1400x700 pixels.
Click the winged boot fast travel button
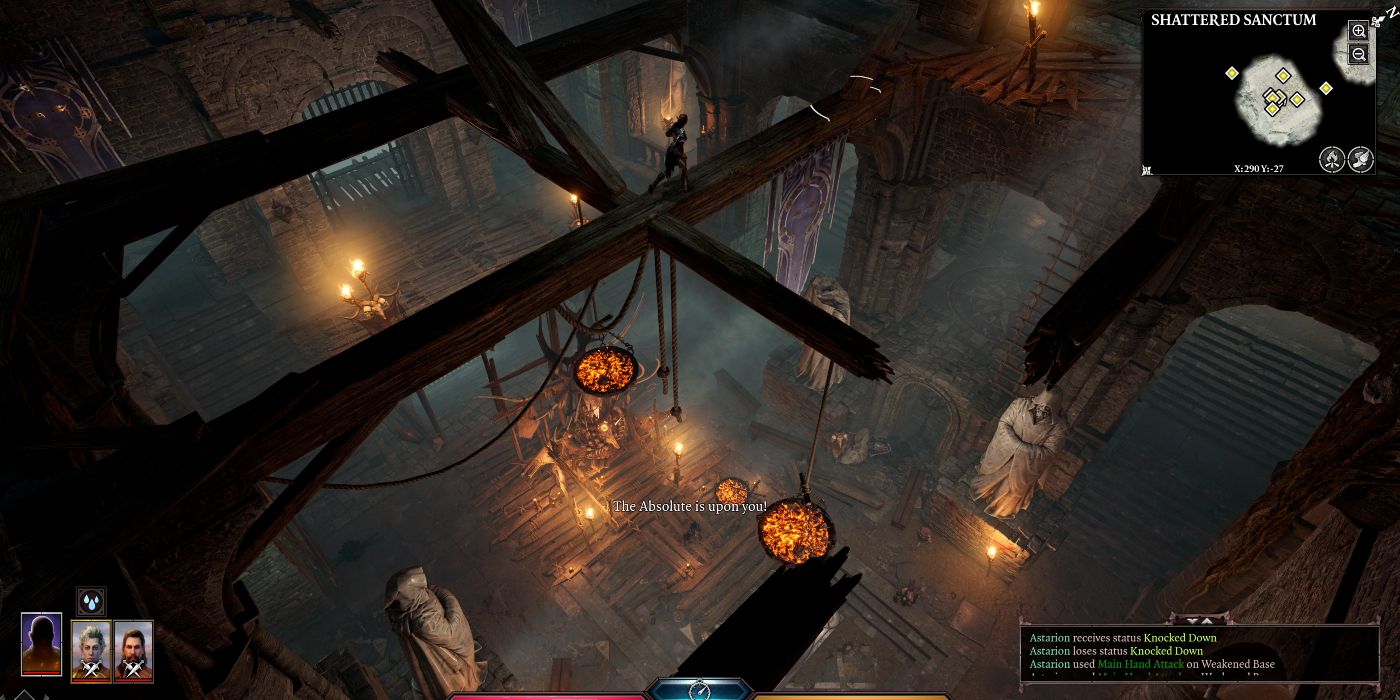point(1359,158)
